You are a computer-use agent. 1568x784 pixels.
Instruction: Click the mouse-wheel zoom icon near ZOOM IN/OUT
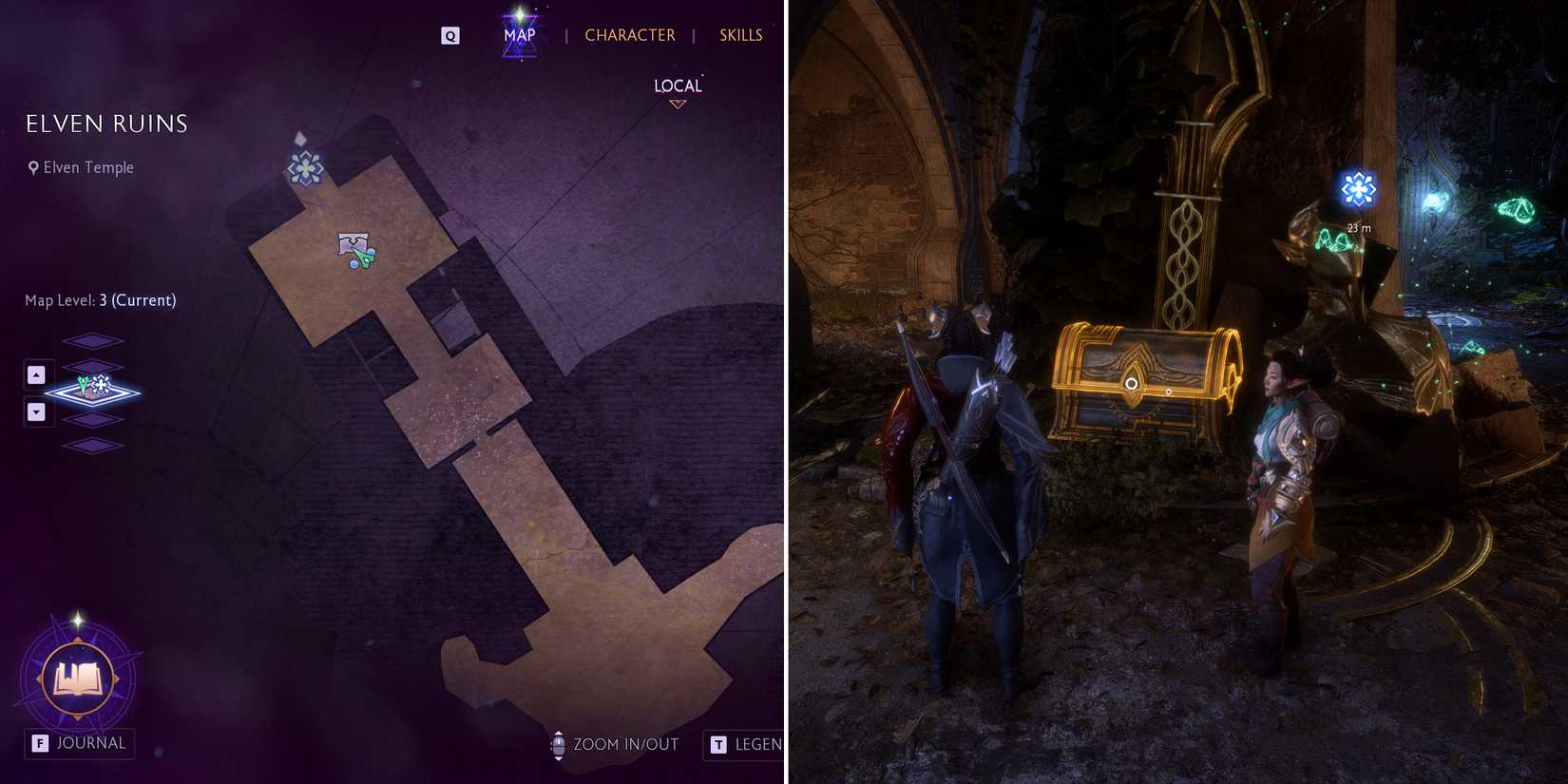click(x=558, y=745)
